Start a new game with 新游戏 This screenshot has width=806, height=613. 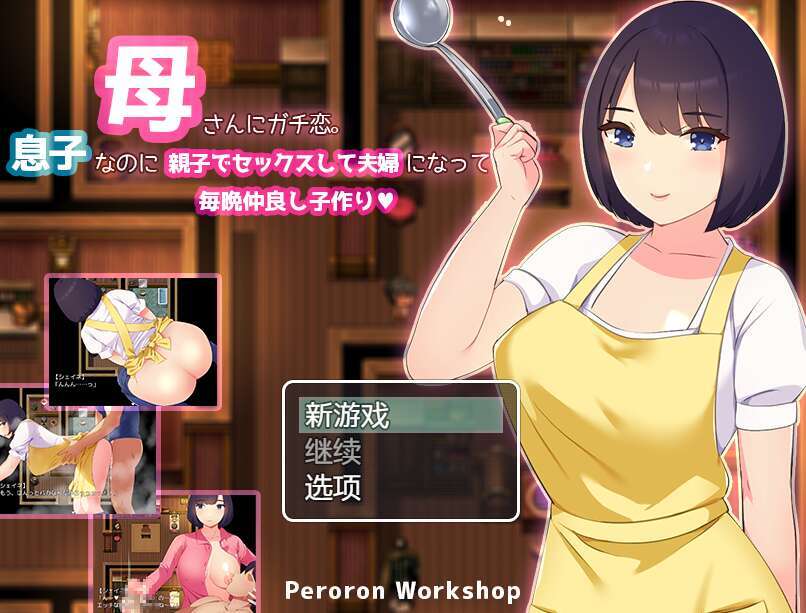click(x=399, y=415)
